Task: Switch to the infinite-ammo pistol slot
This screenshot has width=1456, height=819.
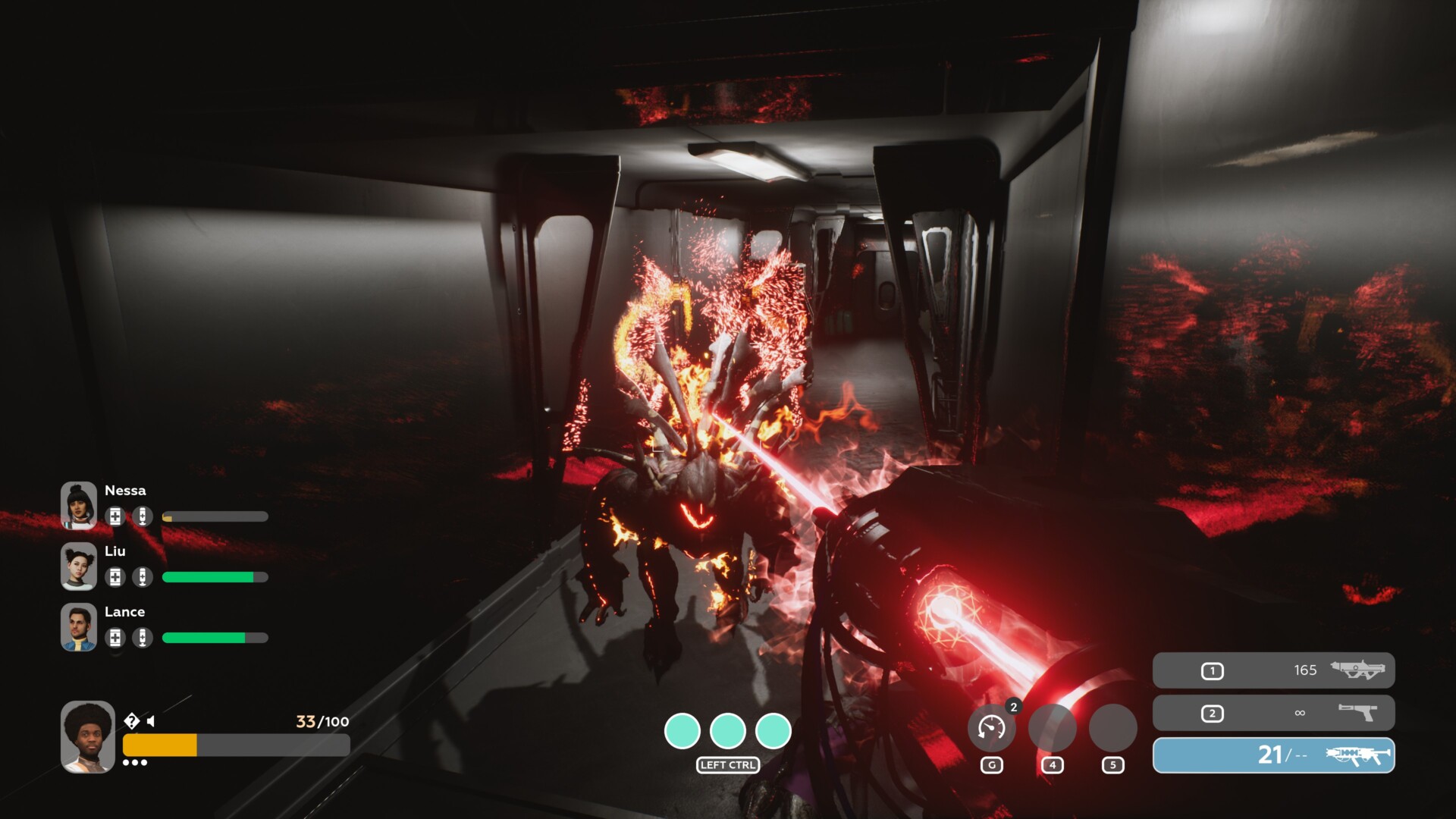Action: click(x=1273, y=713)
